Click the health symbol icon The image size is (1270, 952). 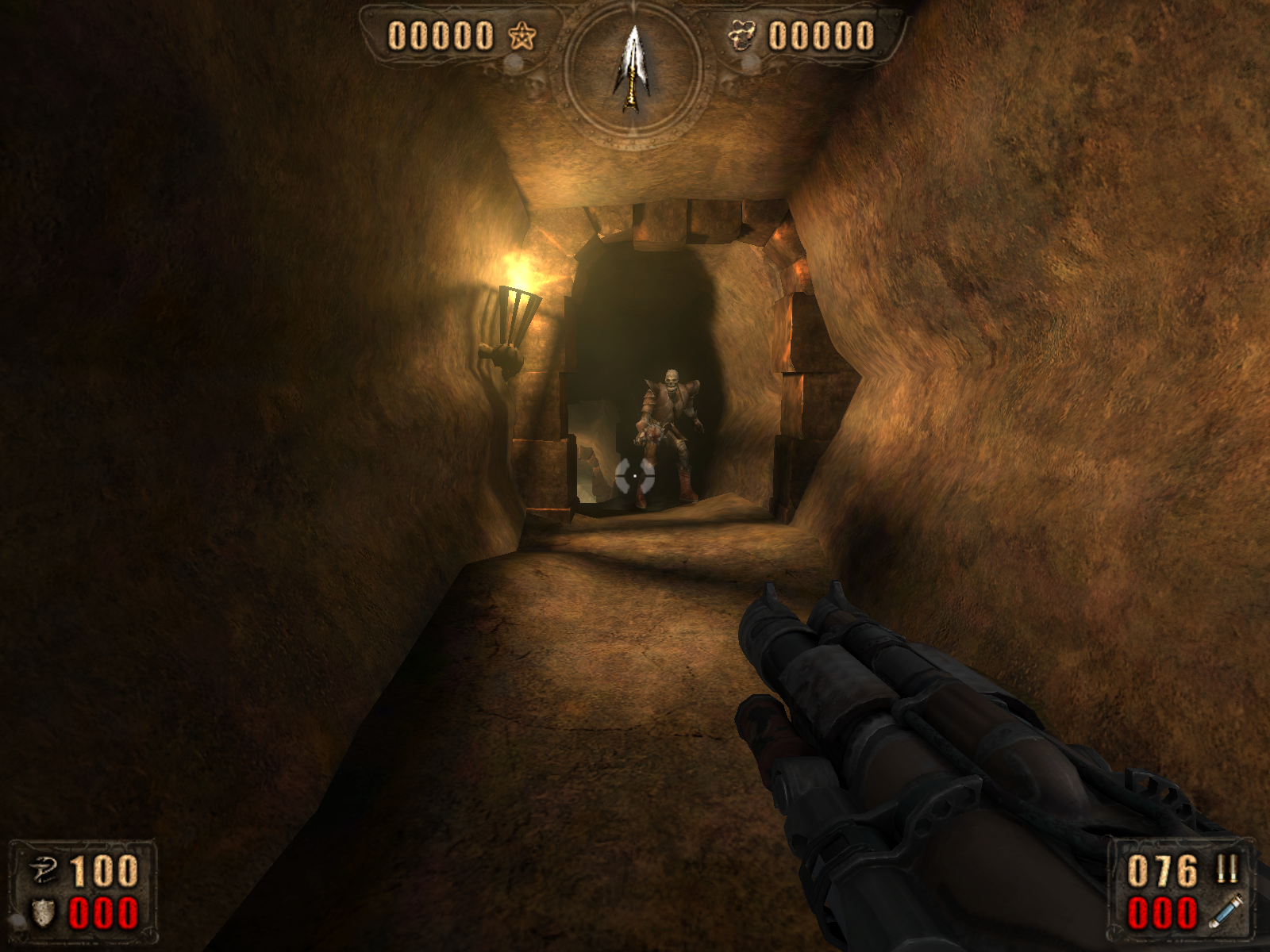click(x=43, y=871)
